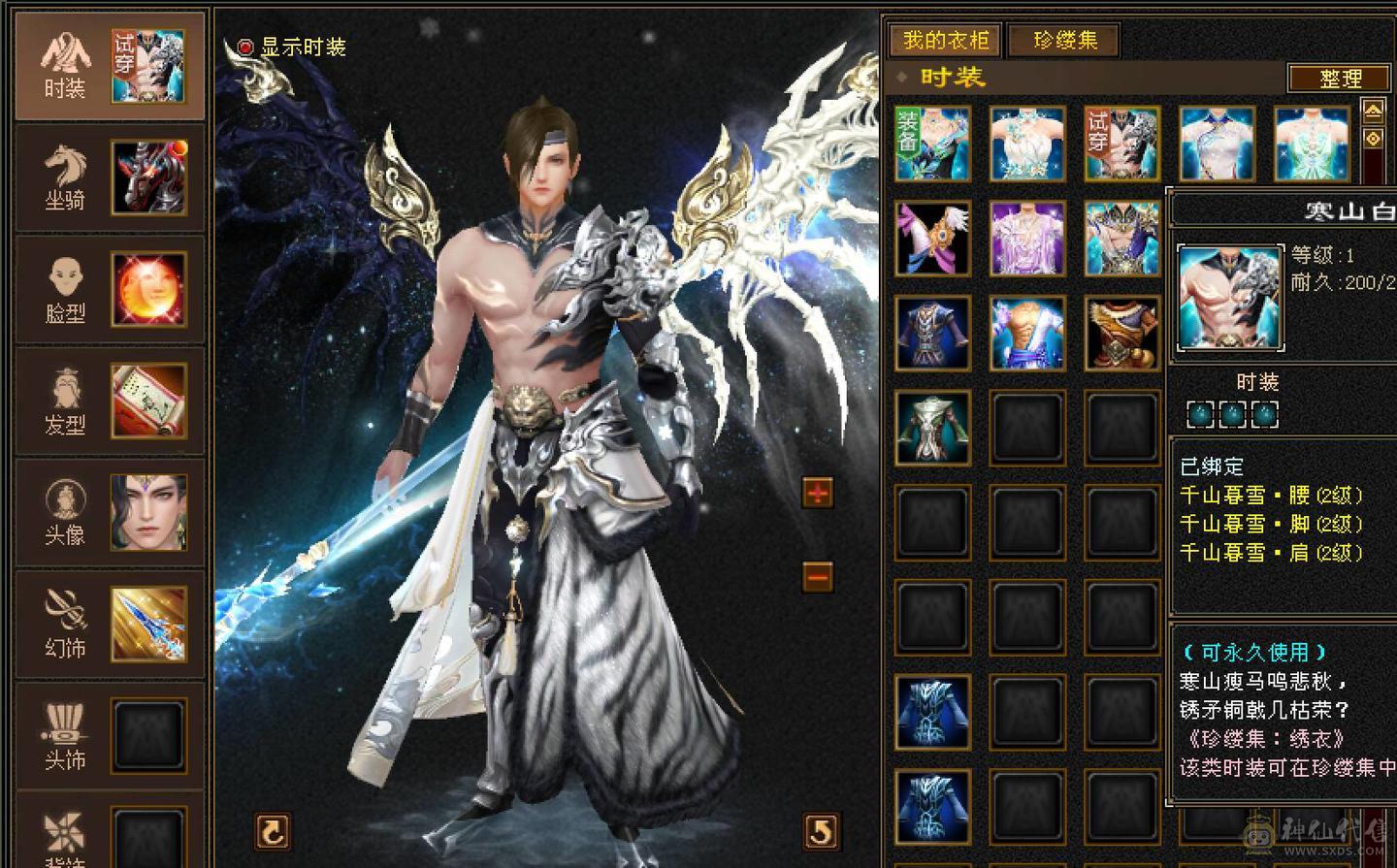The width and height of the screenshot is (1397, 868).
Task: Click the 寒山白 item preview thumbnail in tooltip
Action: click(x=1228, y=297)
